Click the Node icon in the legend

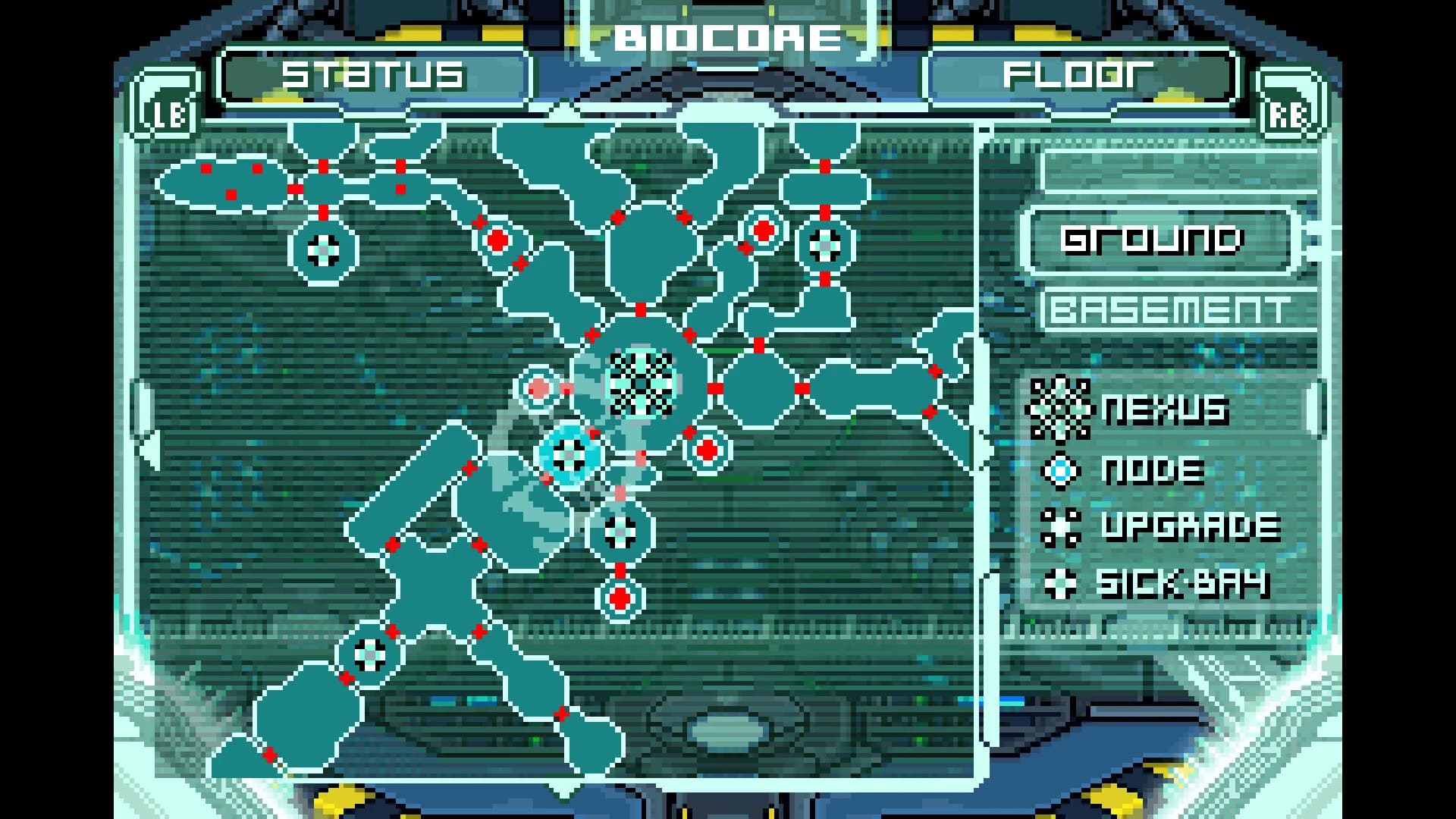[x=1062, y=469]
